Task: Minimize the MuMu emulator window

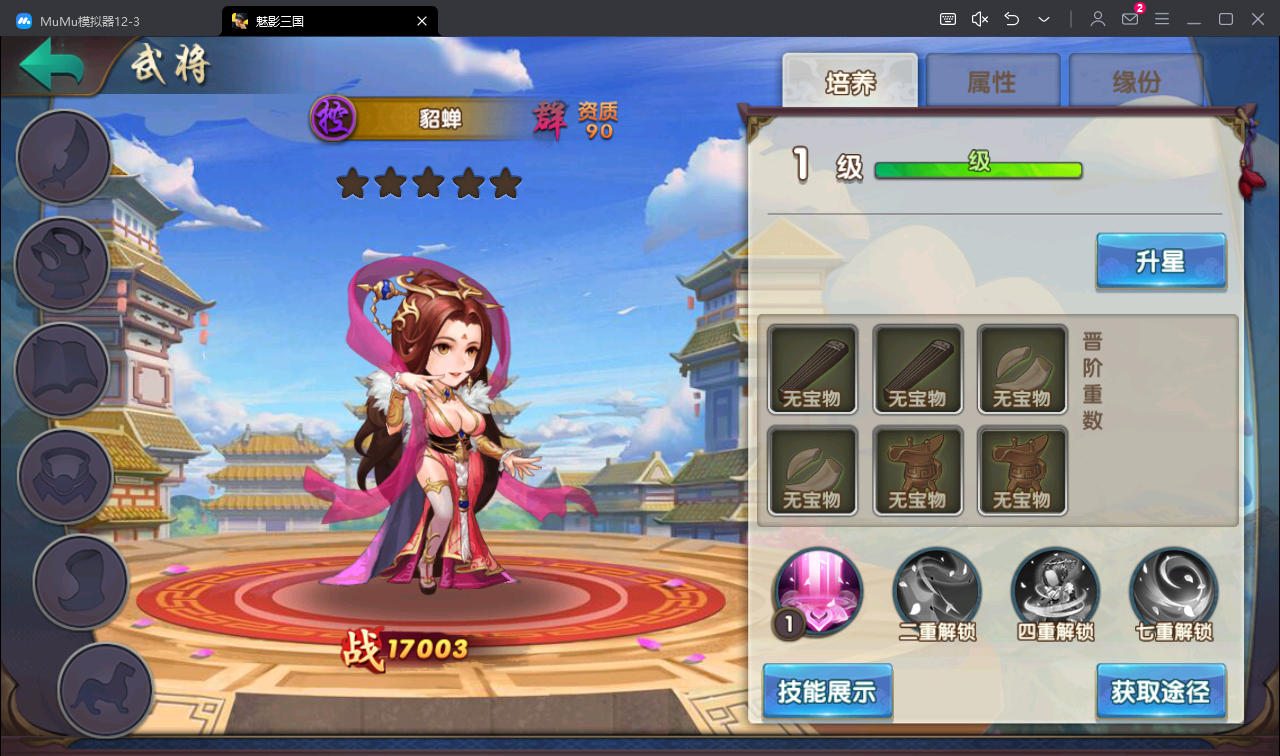Action: point(1193,20)
